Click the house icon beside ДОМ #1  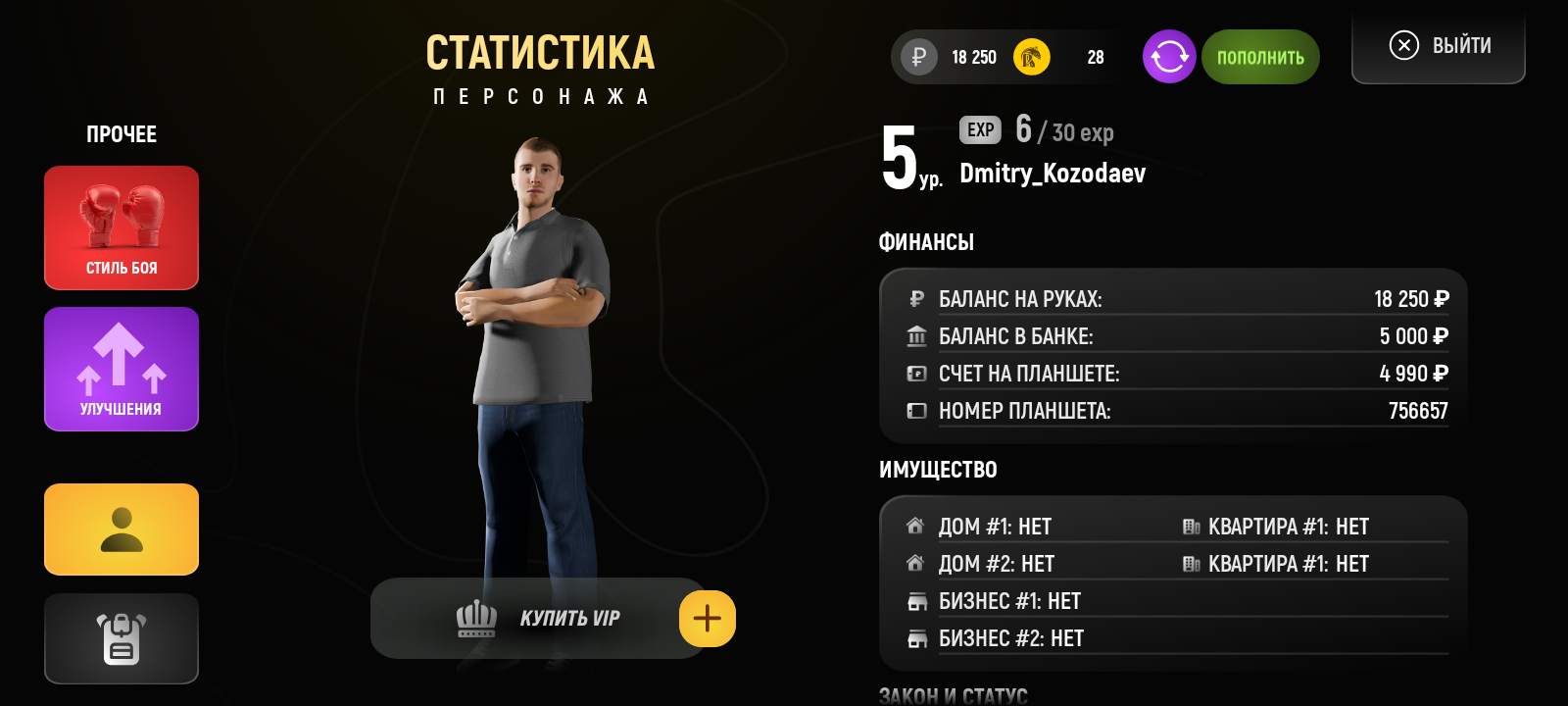coord(915,527)
